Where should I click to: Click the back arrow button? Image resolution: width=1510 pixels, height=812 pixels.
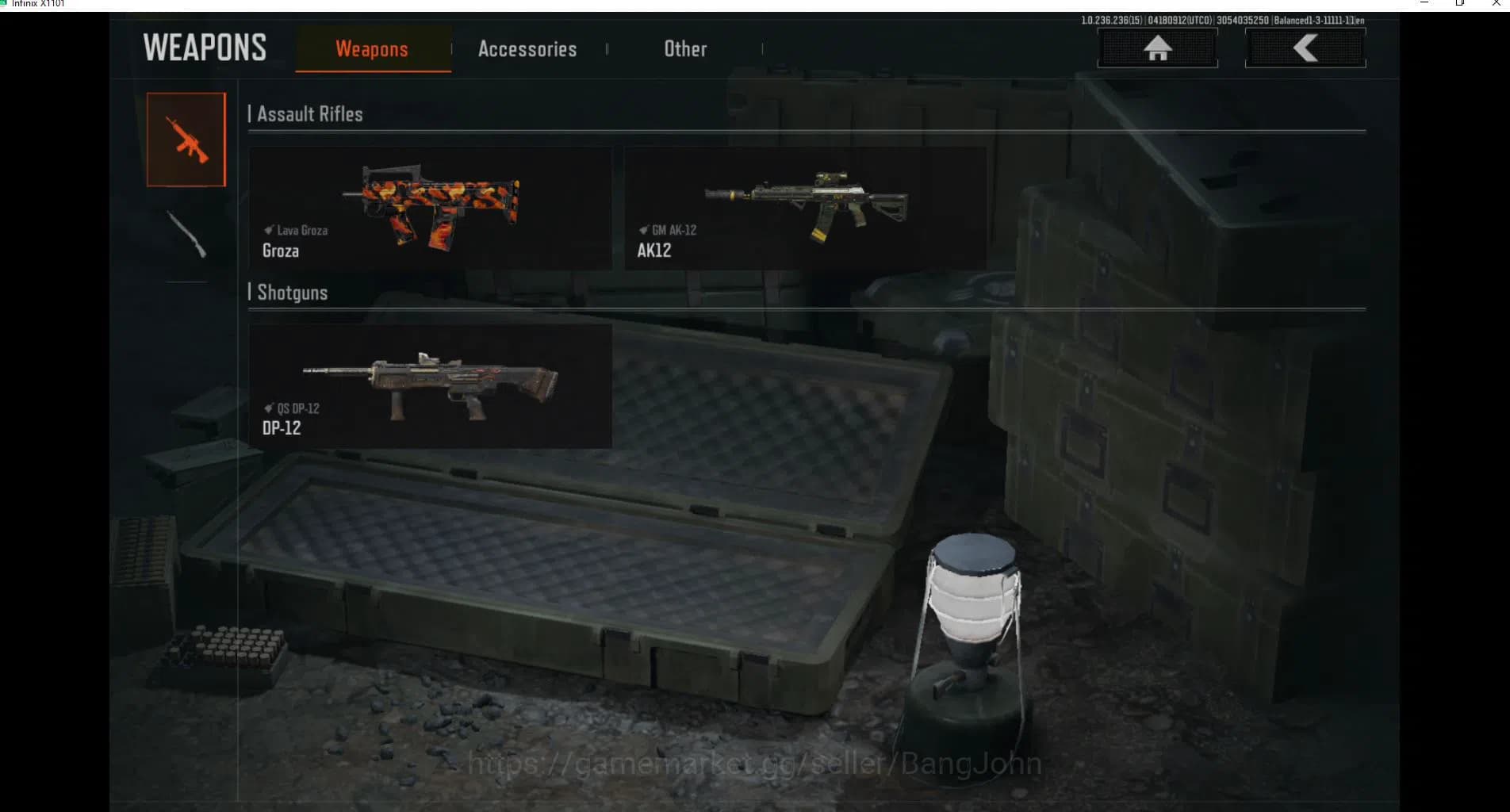click(1305, 48)
